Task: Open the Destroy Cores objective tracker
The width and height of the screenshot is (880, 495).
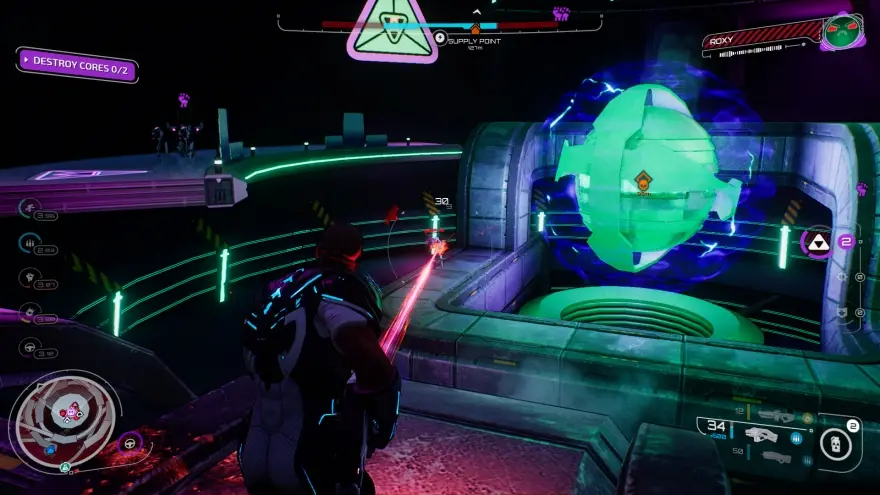Action: 77,63
